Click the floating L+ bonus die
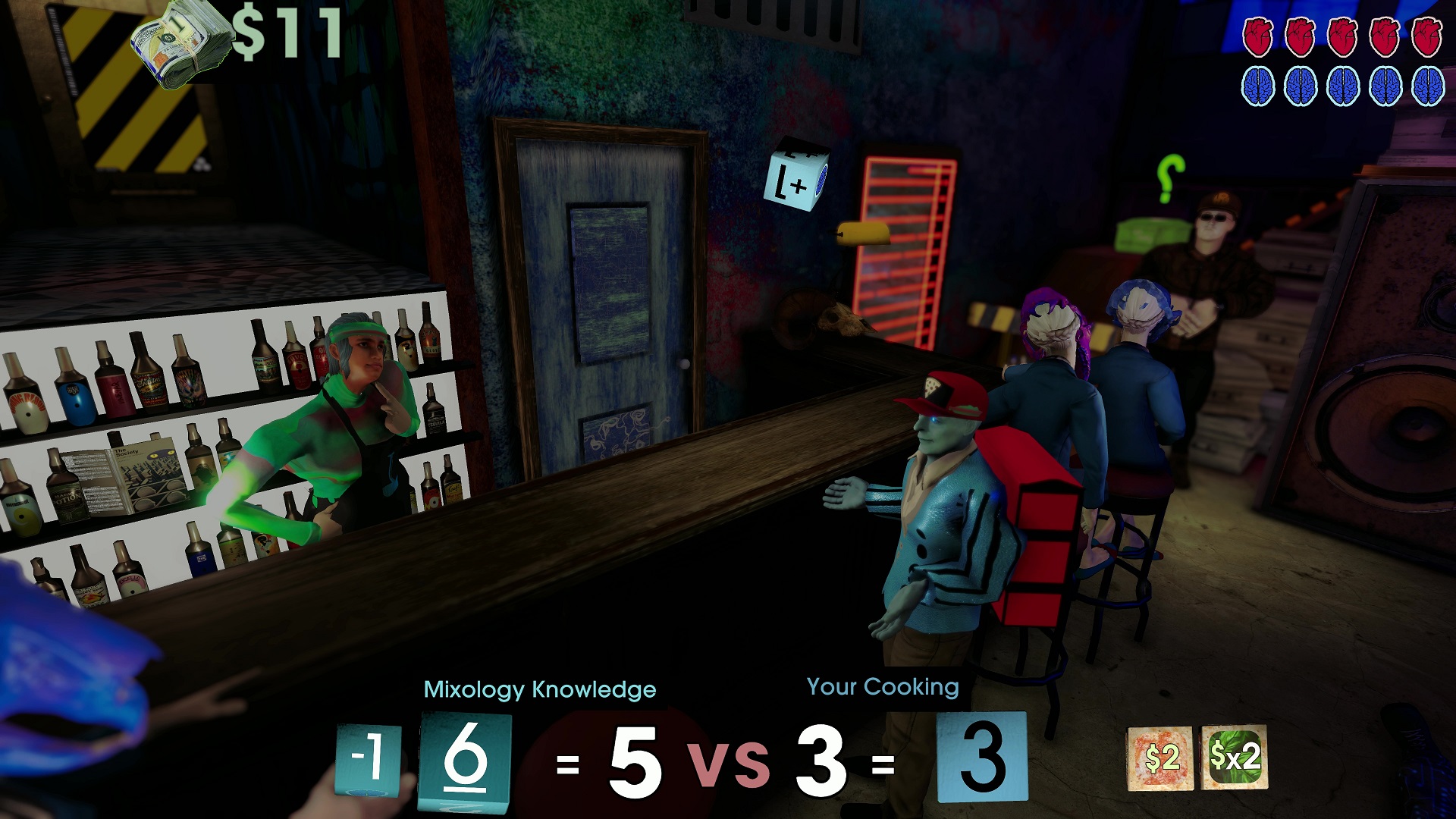 pyautogui.click(x=795, y=173)
